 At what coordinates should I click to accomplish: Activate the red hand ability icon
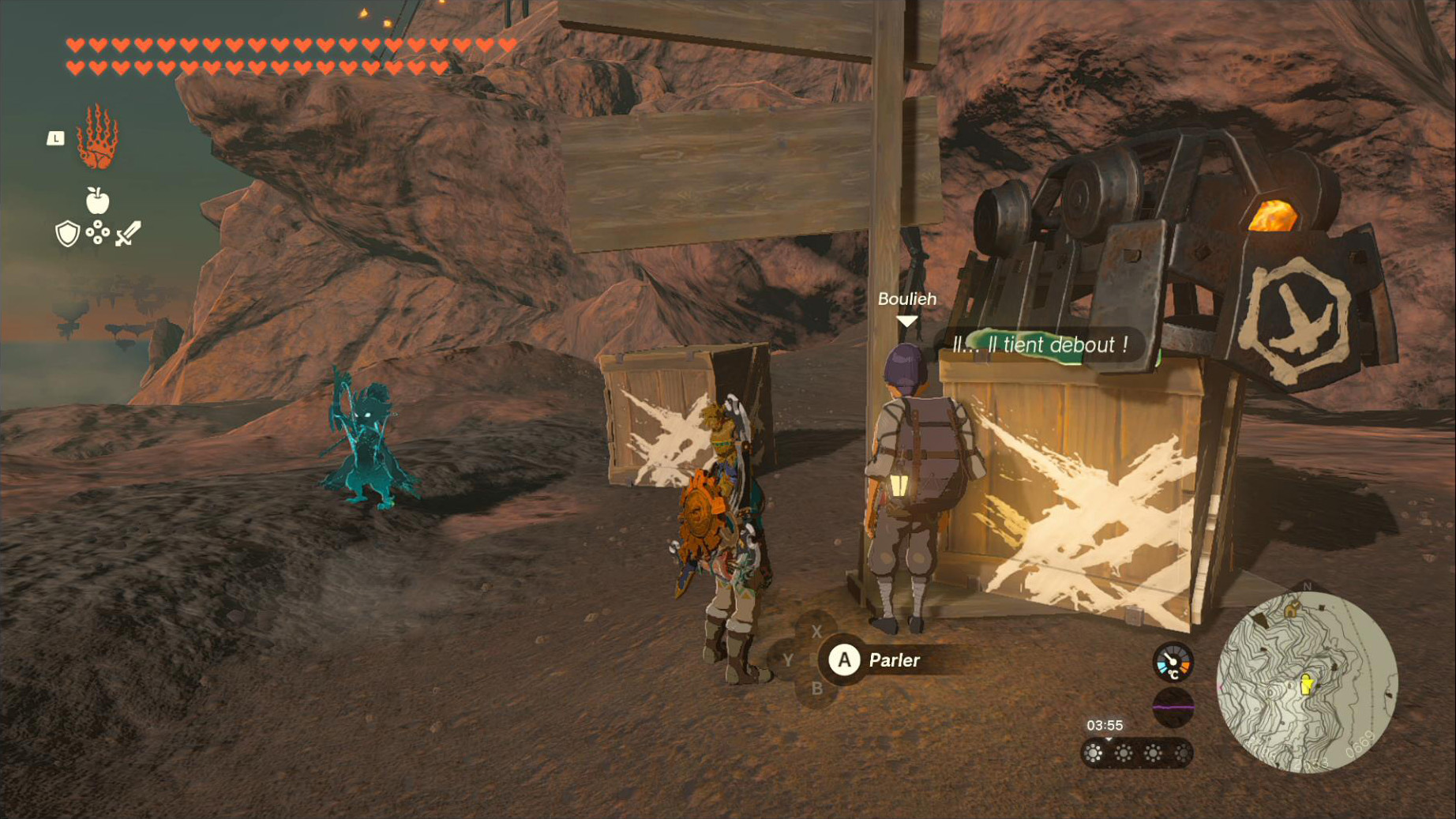tap(97, 137)
